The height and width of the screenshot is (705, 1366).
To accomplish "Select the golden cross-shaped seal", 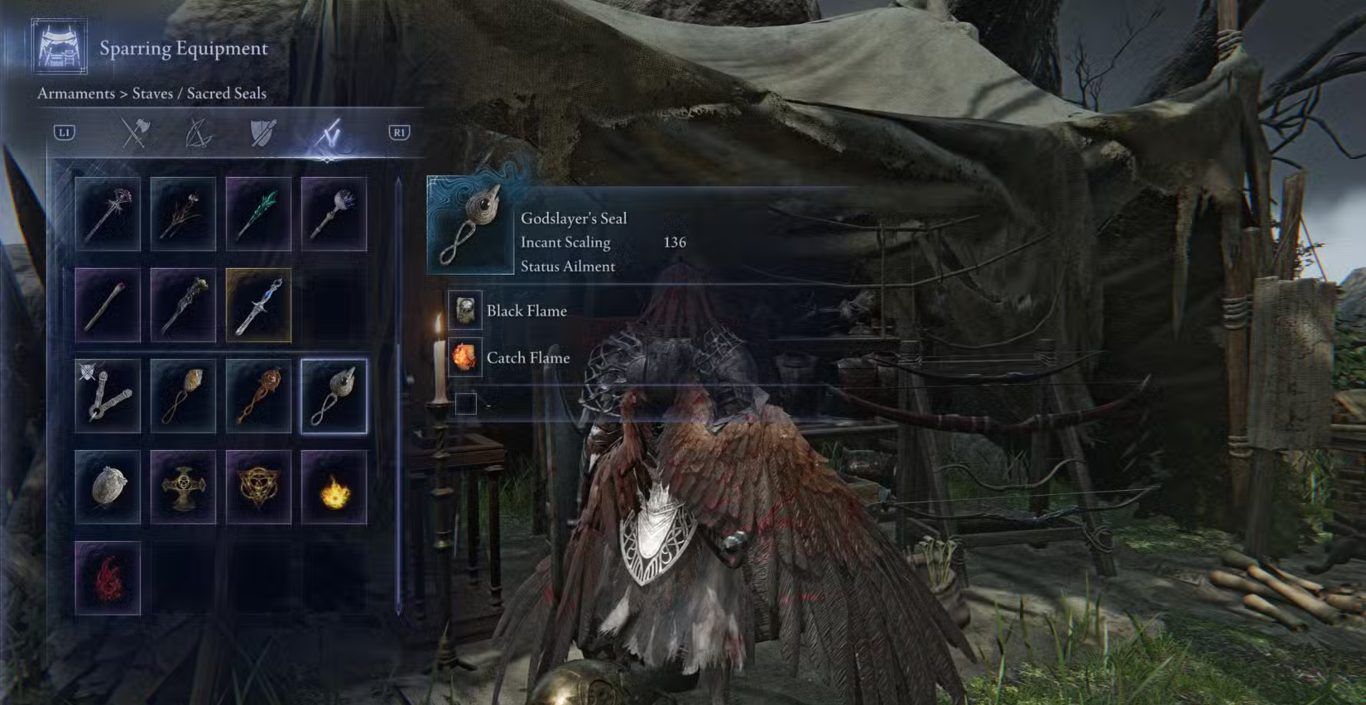I will point(183,487).
